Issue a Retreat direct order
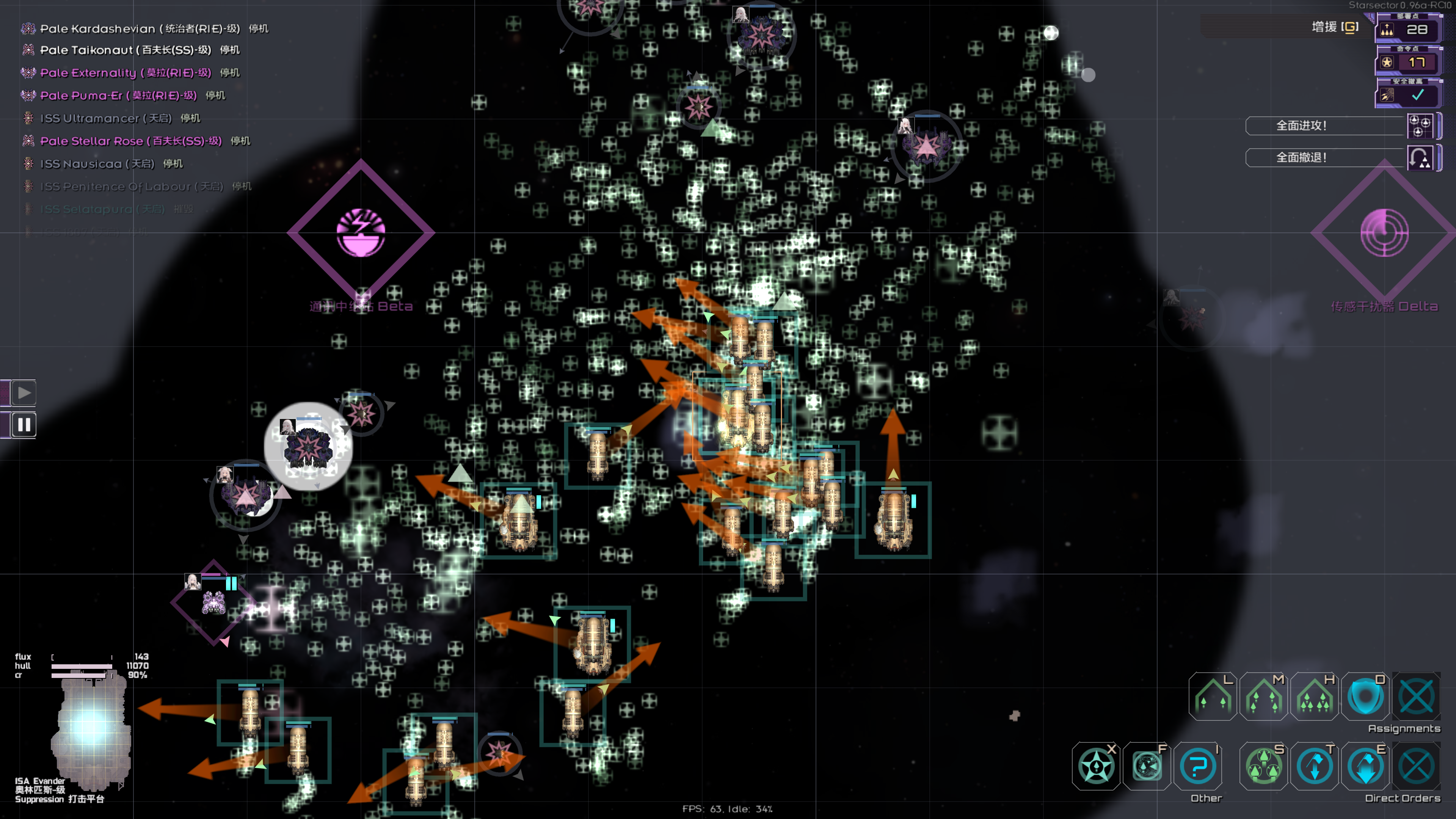The width and height of the screenshot is (1456, 819). pos(1314,767)
